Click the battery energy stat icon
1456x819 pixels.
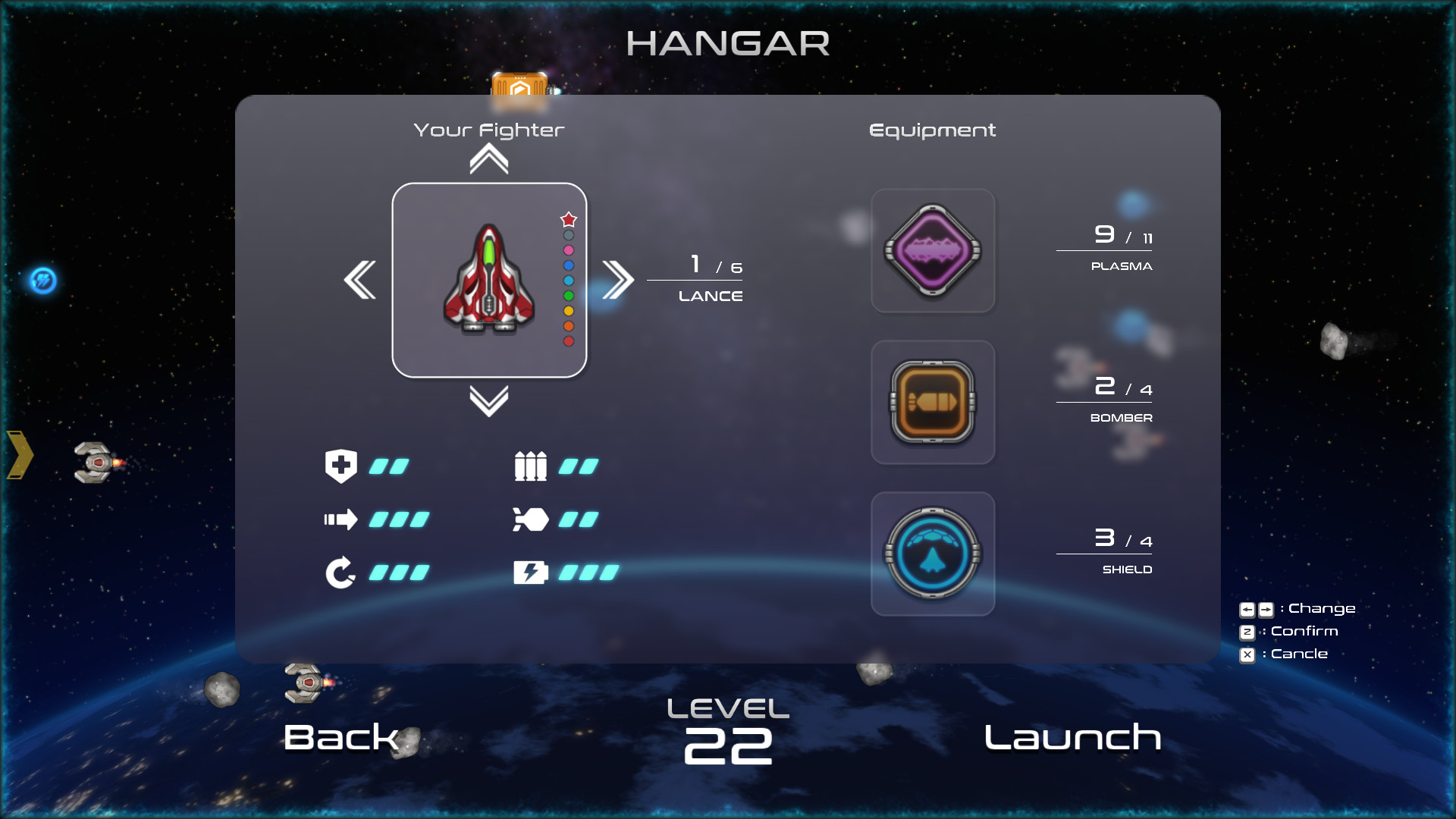tap(533, 572)
